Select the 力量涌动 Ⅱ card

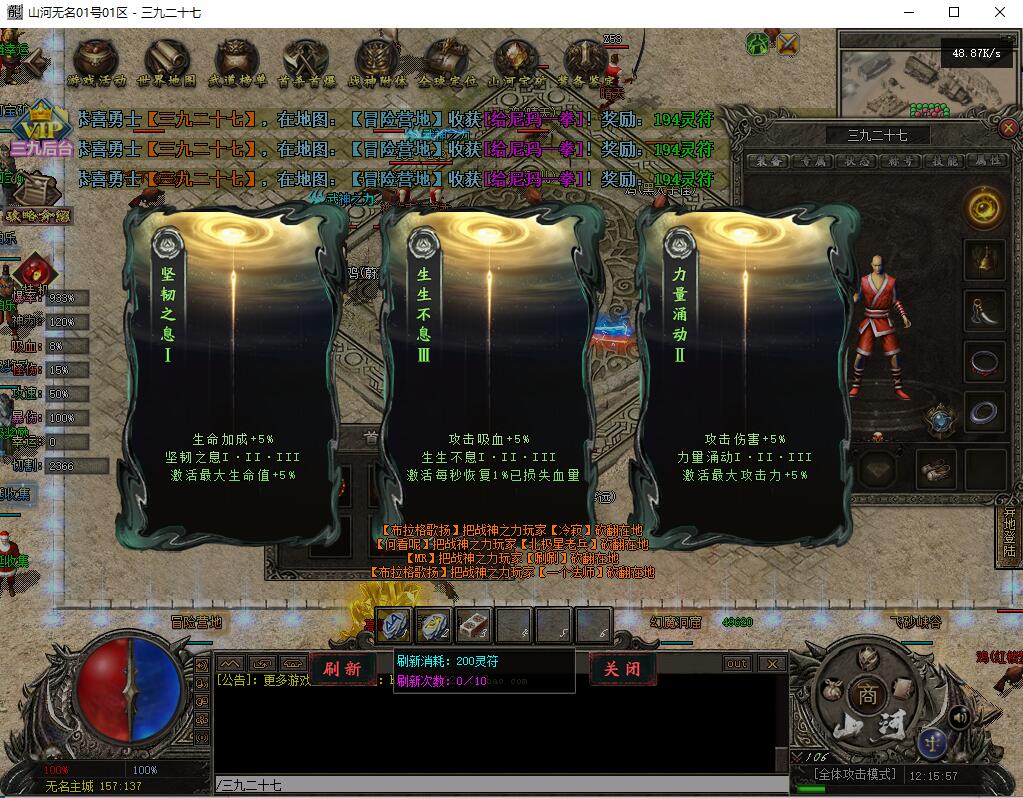tap(742, 372)
